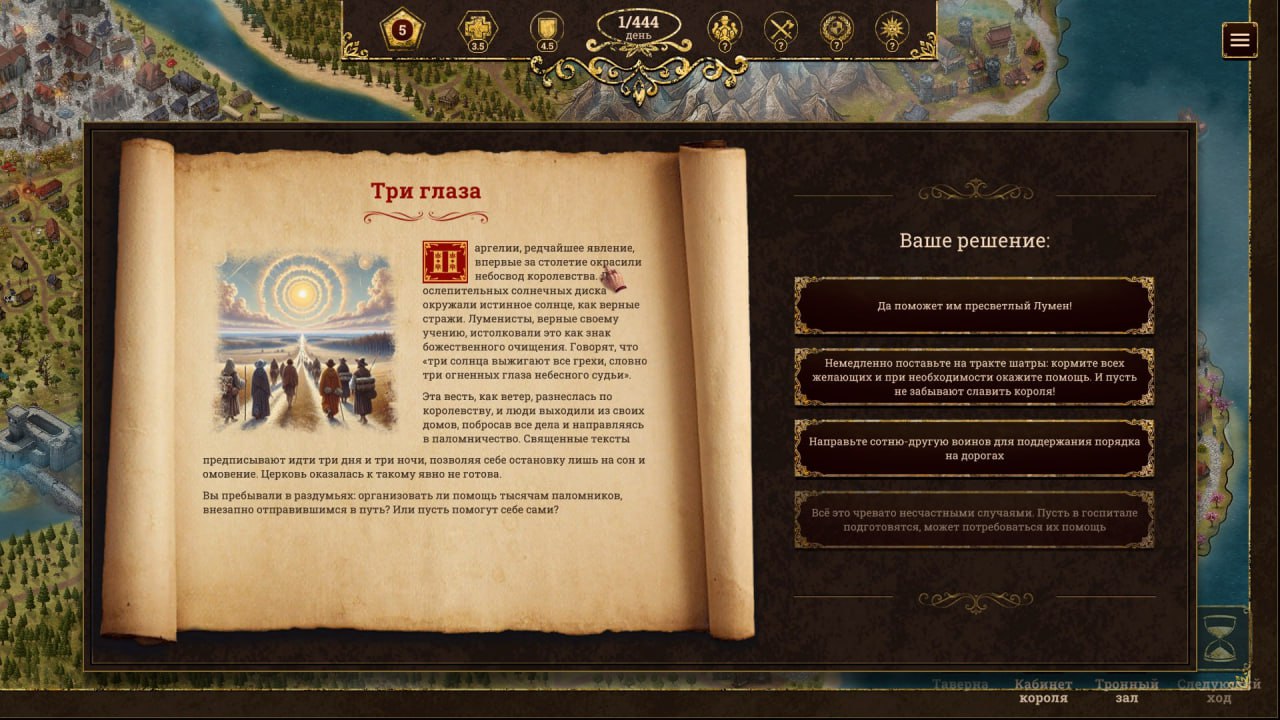Click the 1/444 day counter oval
This screenshot has width=1280, height=720.
click(638, 27)
